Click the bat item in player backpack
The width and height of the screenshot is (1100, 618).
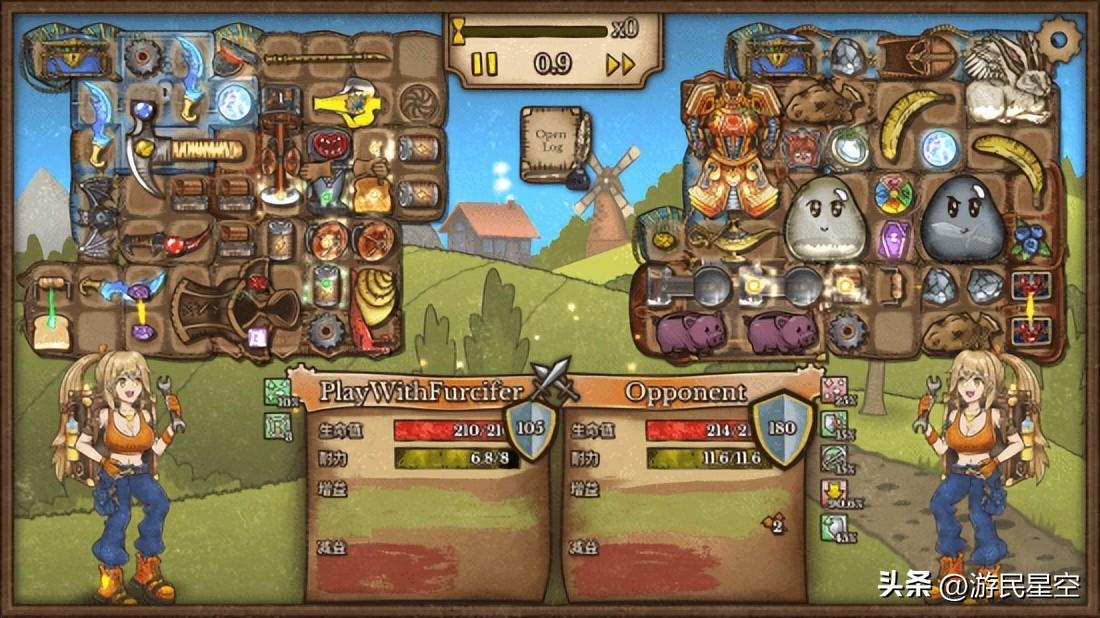point(98,218)
